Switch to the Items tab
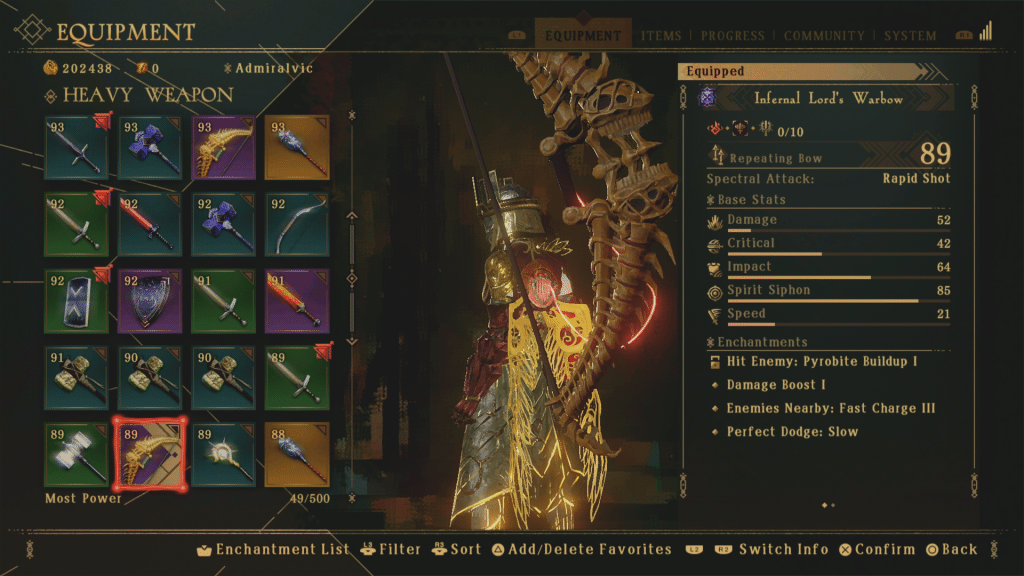The width and height of the screenshot is (1024, 576). coord(661,36)
